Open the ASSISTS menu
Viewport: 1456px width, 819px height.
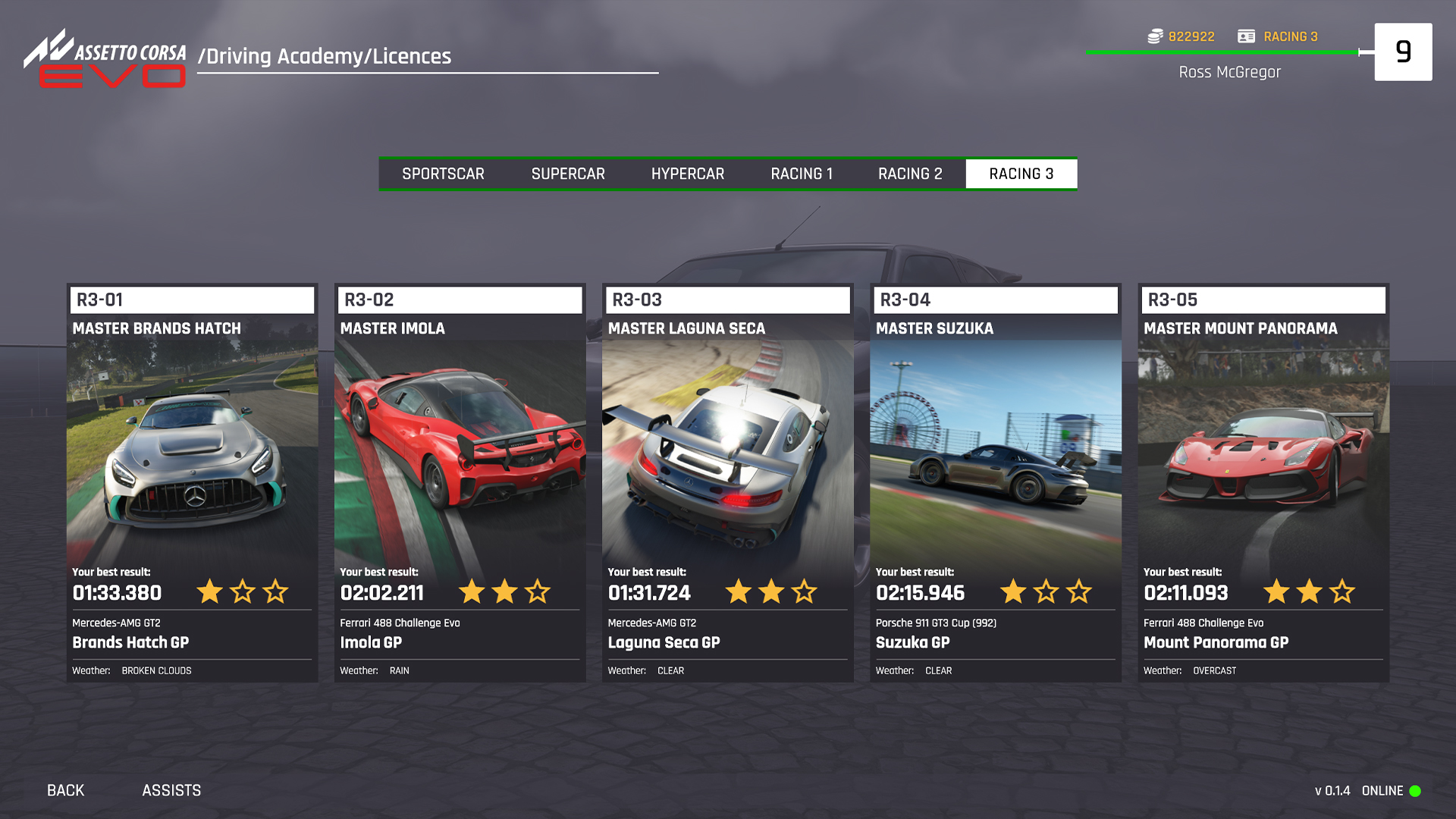(171, 790)
